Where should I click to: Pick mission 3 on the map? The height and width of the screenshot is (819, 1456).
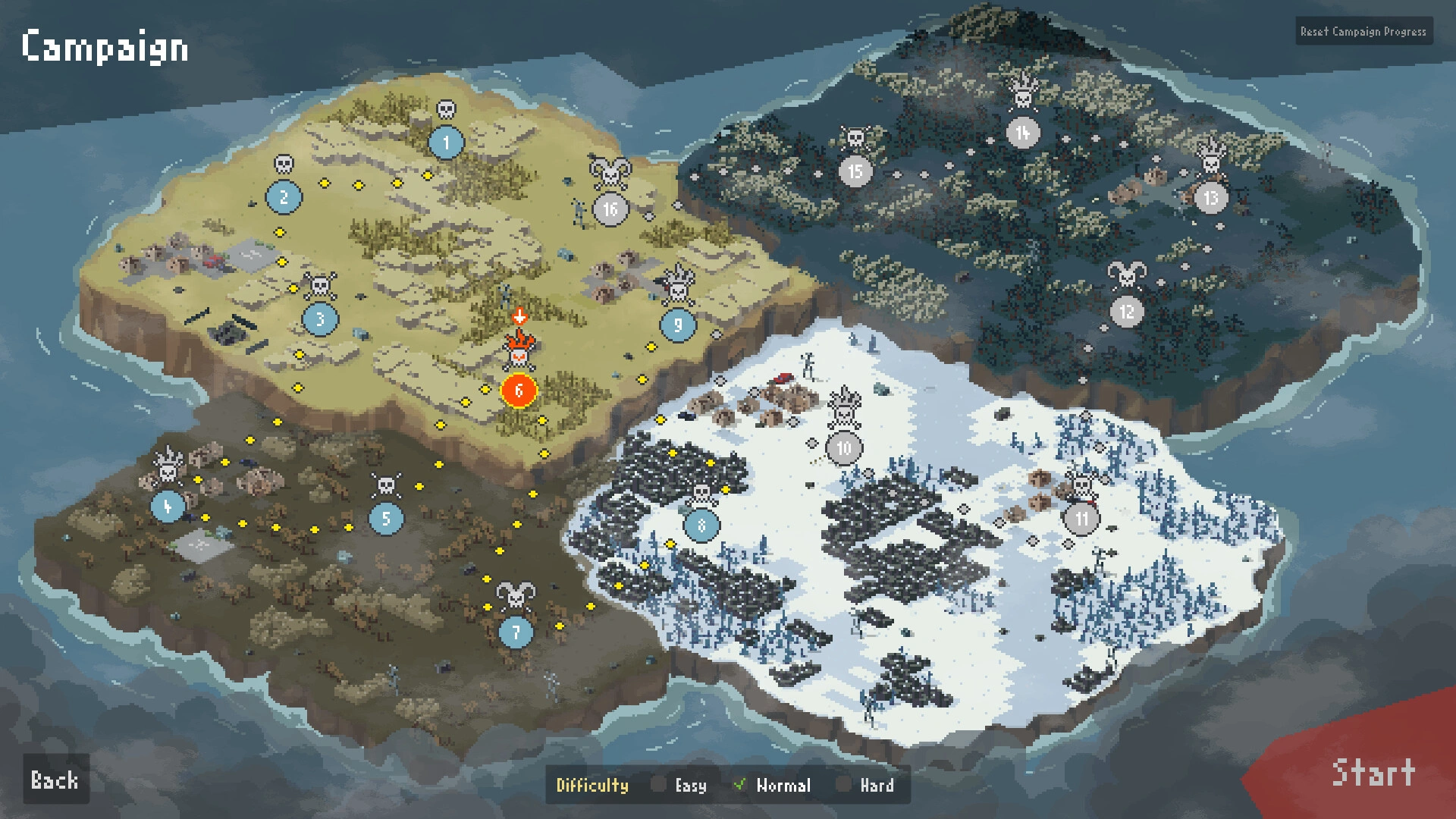click(x=320, y=319)
